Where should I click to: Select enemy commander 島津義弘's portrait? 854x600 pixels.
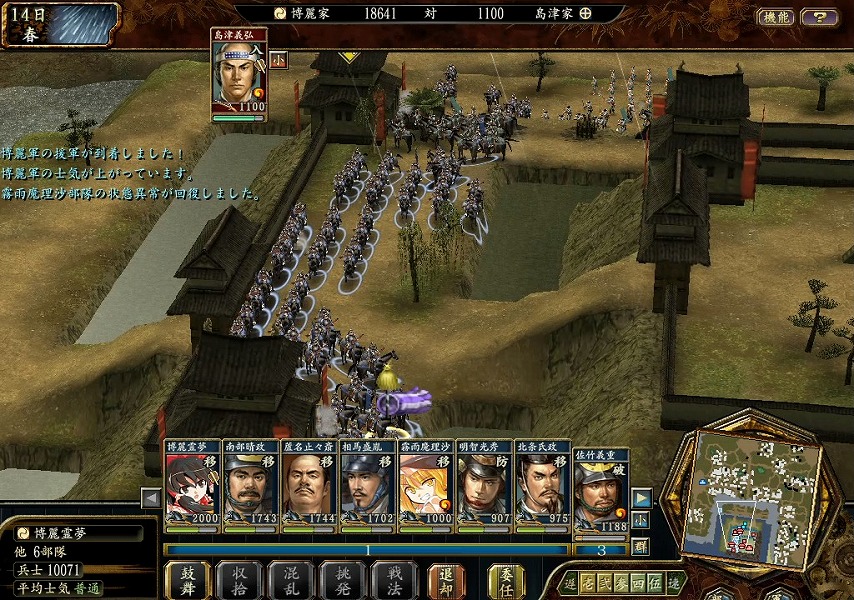(238, 72)
